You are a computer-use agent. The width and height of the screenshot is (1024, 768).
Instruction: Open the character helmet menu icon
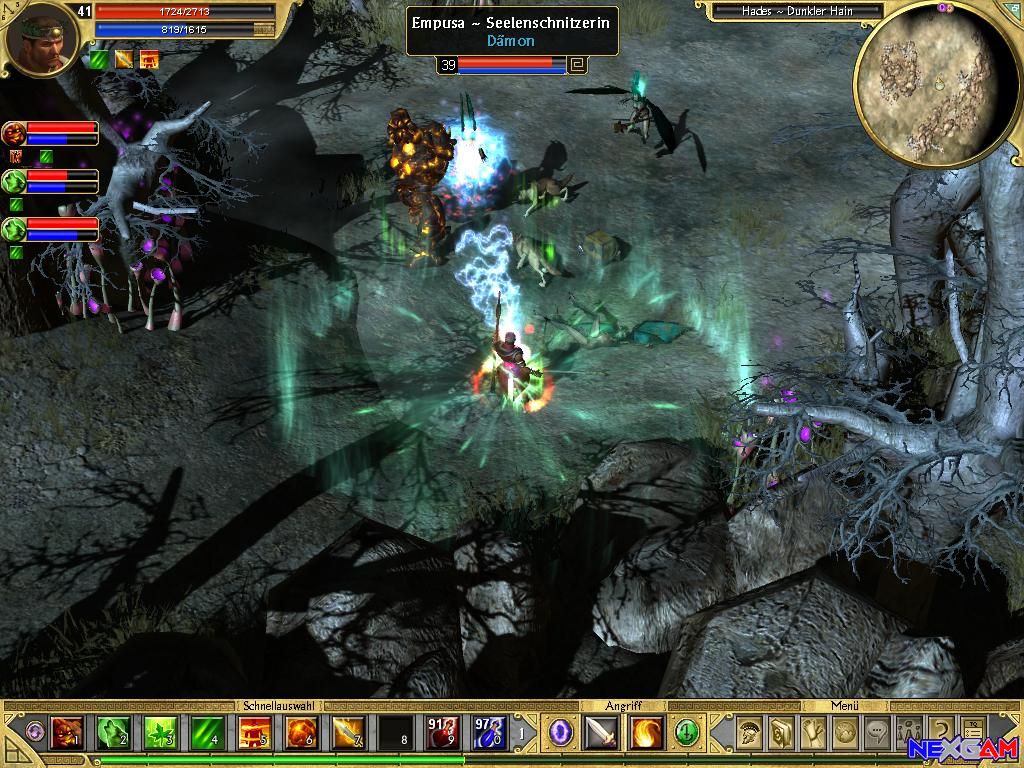(x=748, y=733)
